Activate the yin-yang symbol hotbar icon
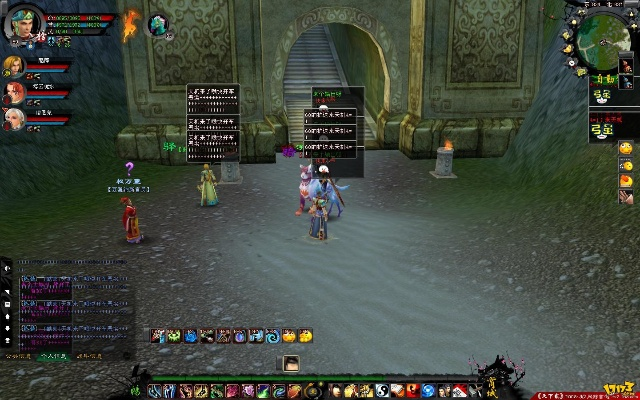 [381, 390]
